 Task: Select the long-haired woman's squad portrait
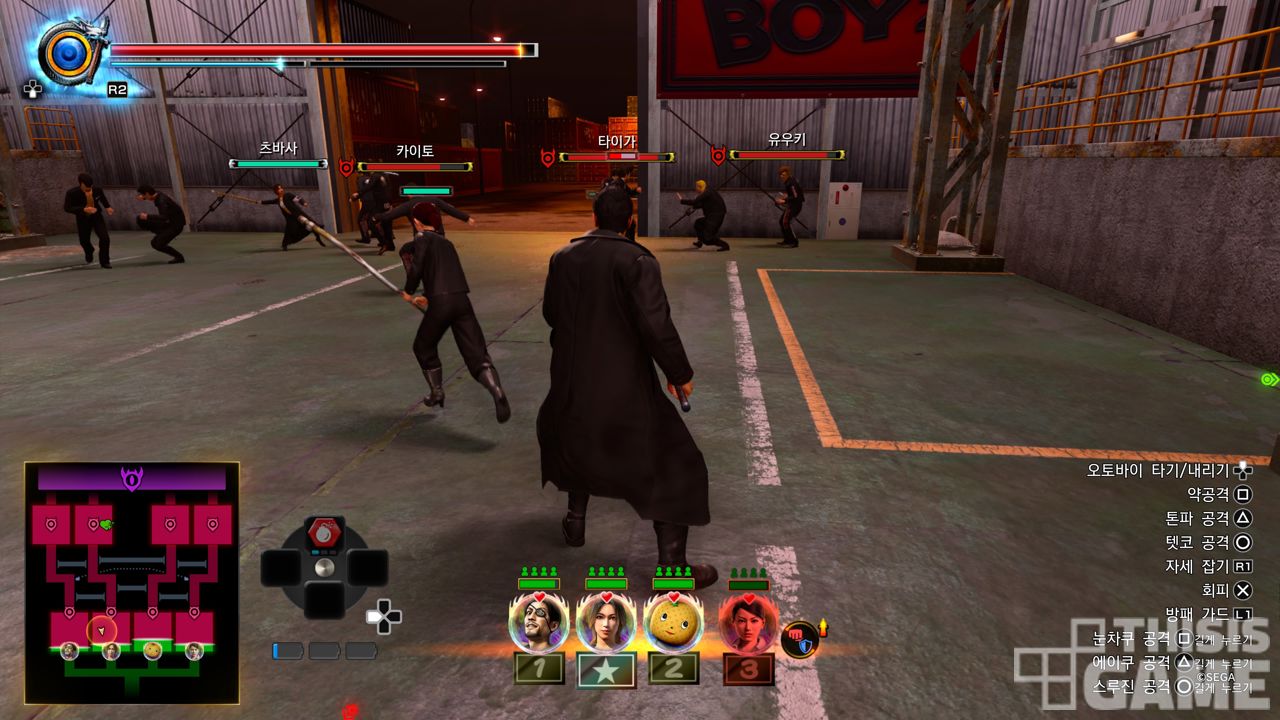pyautogui.click(x=606, y=622)
